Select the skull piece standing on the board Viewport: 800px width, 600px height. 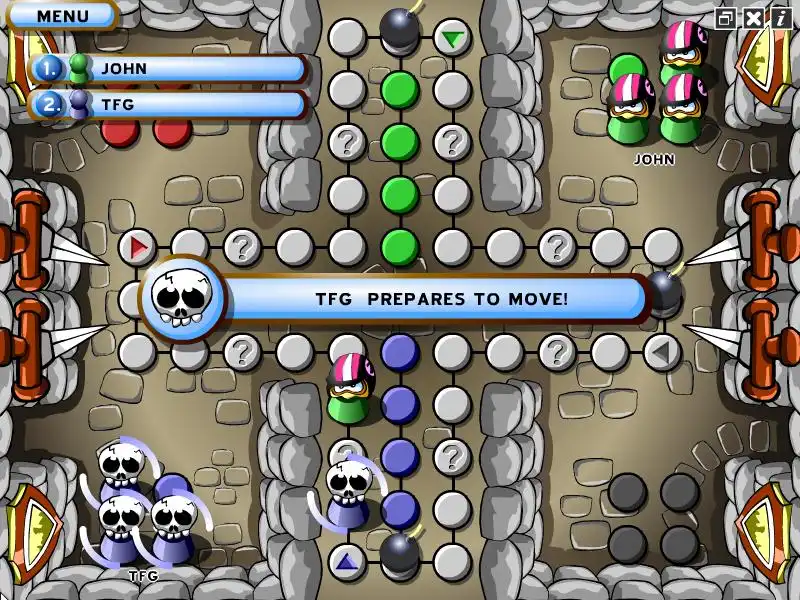[x=348, y=492]
